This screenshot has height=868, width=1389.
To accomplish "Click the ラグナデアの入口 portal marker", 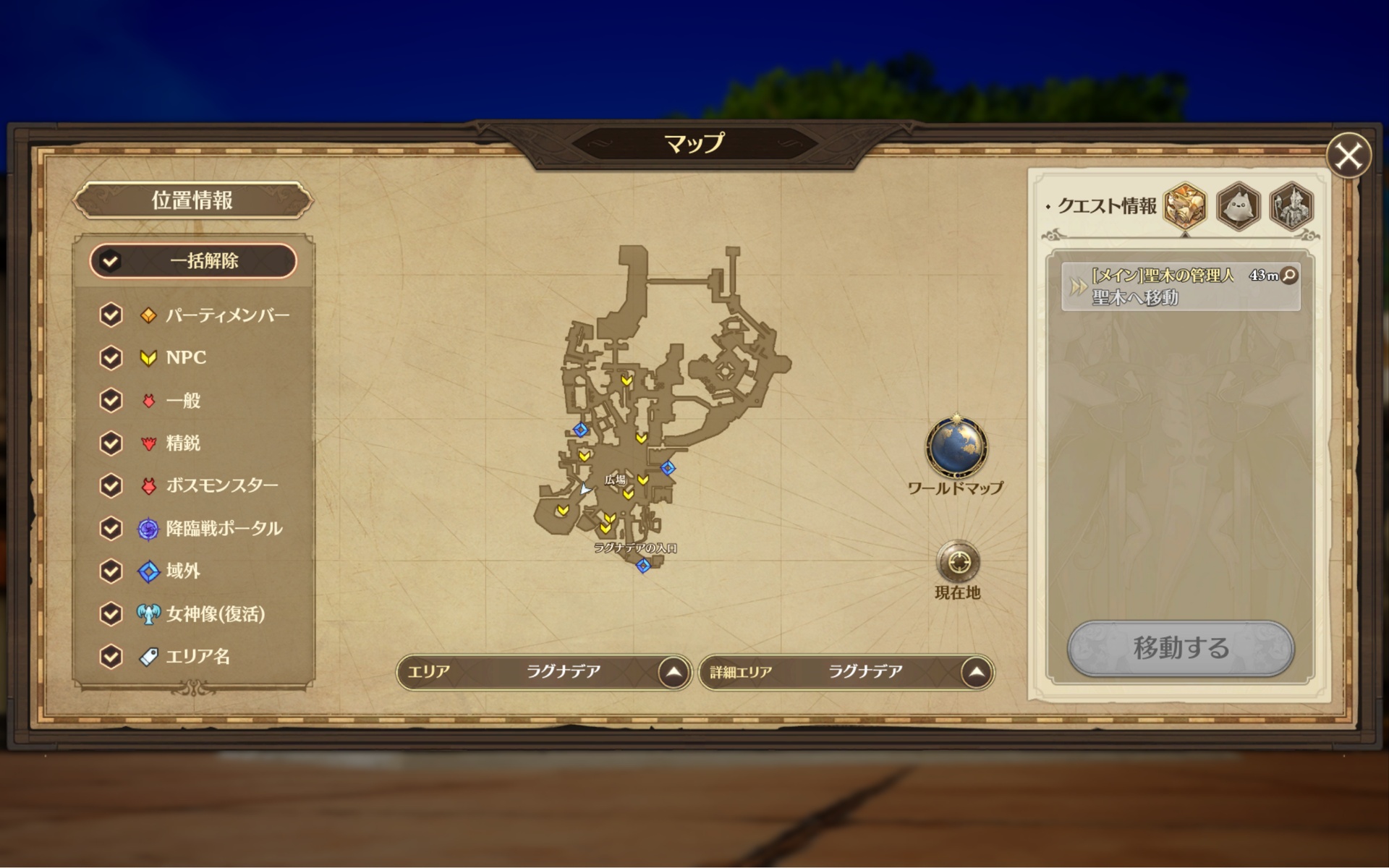I will 643,566.
